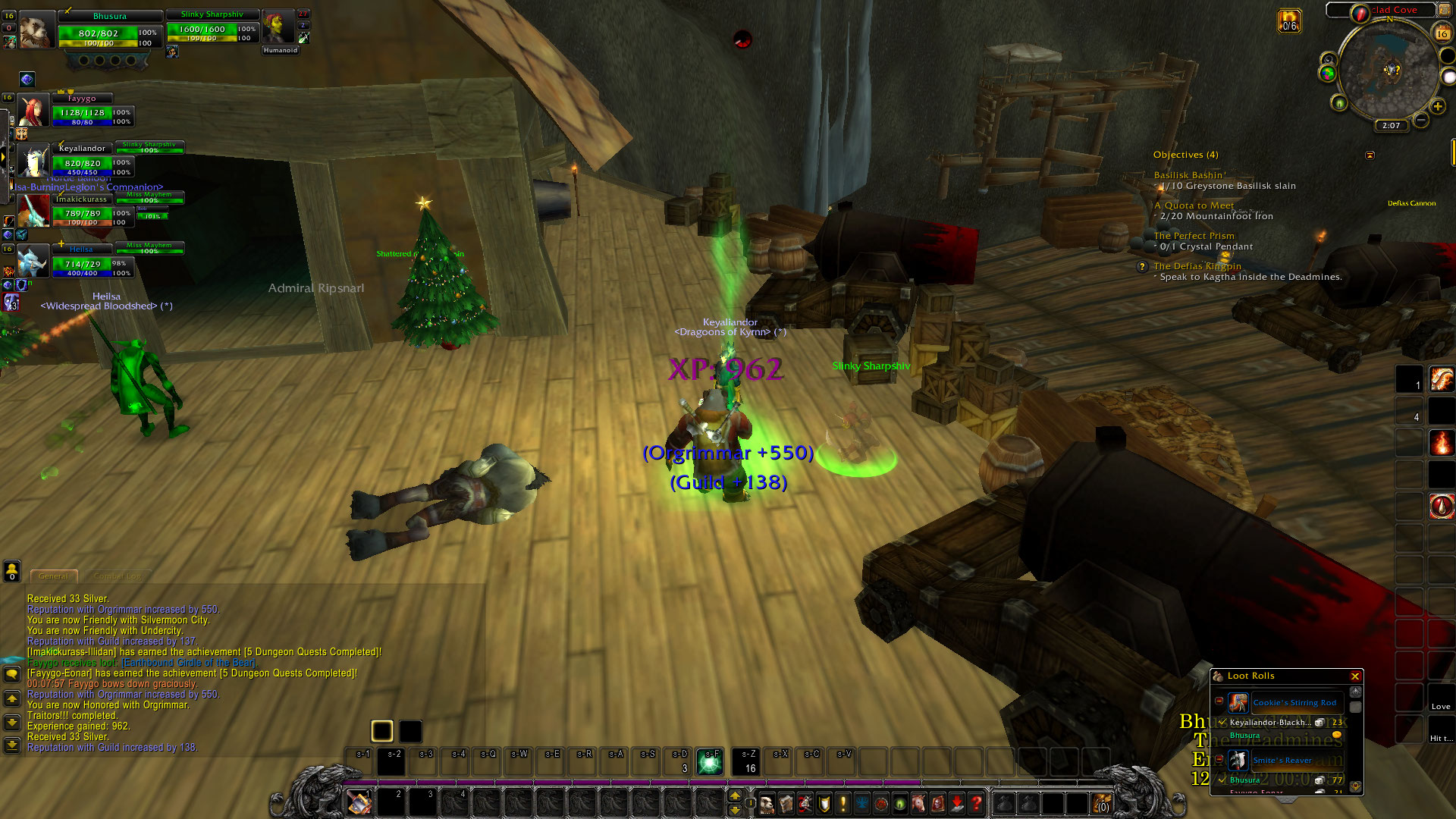Open the calendar showing day 16
This screenshot has width=1456, height=819.
(x=1442, y=33)
